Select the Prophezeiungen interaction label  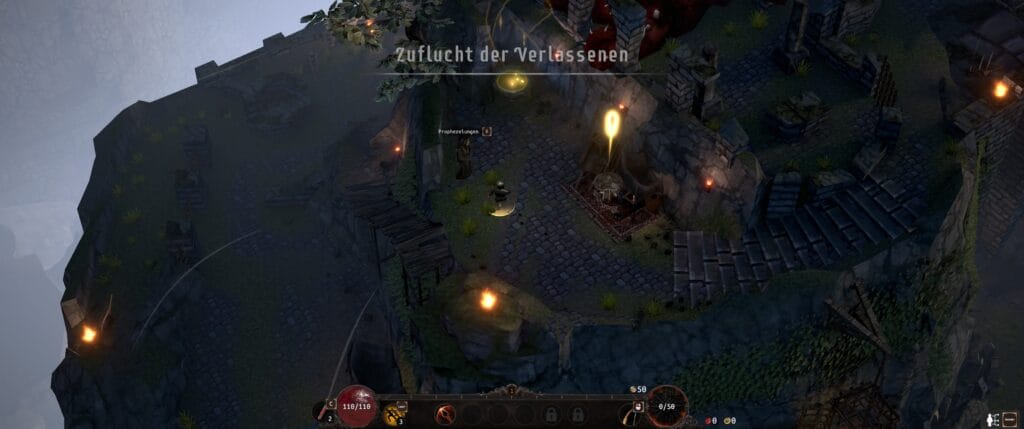click(x=459, y=131)
